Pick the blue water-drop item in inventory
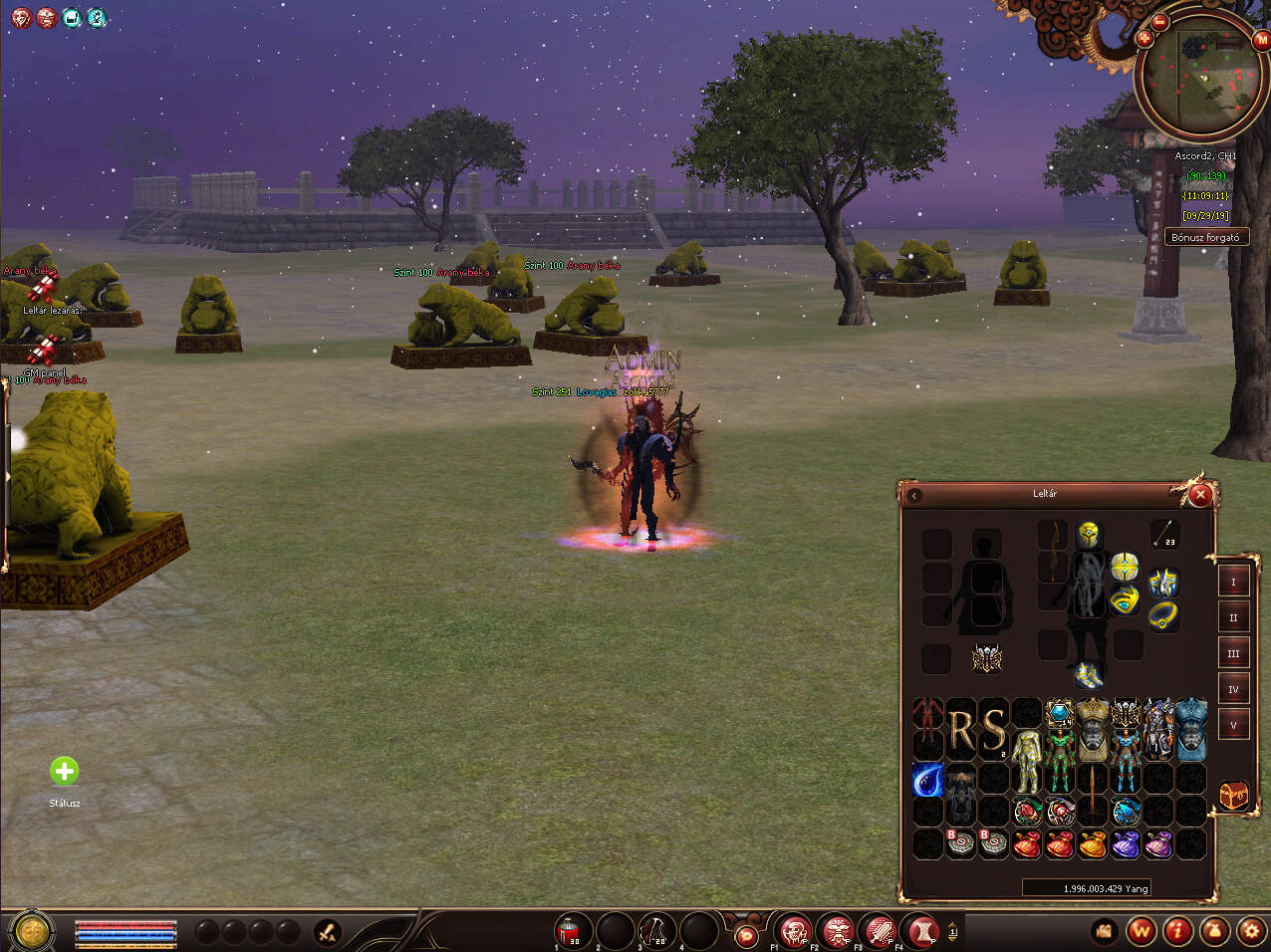Viewport: 1271px width, 952px height. tap(927, 780)
